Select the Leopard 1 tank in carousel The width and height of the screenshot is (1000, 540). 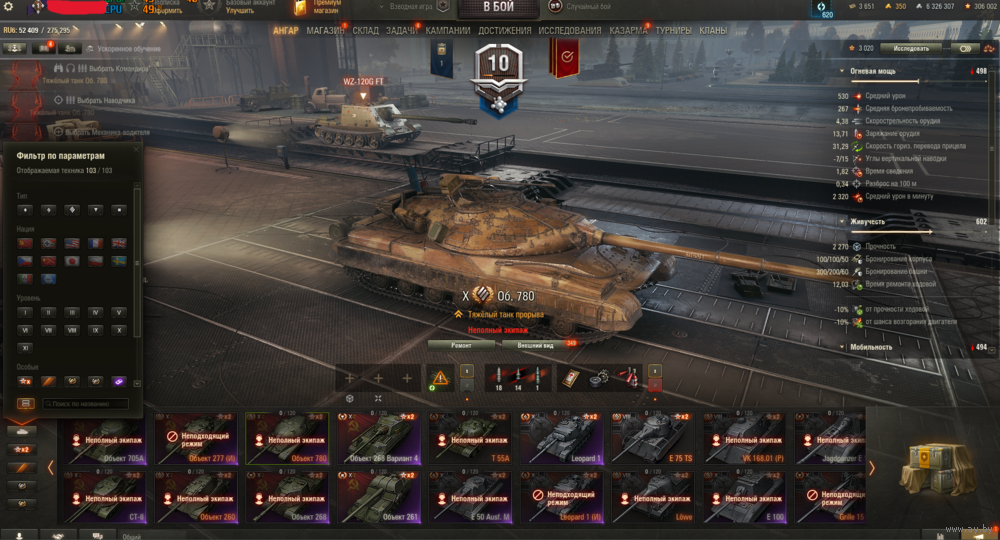tap(563, 437)
